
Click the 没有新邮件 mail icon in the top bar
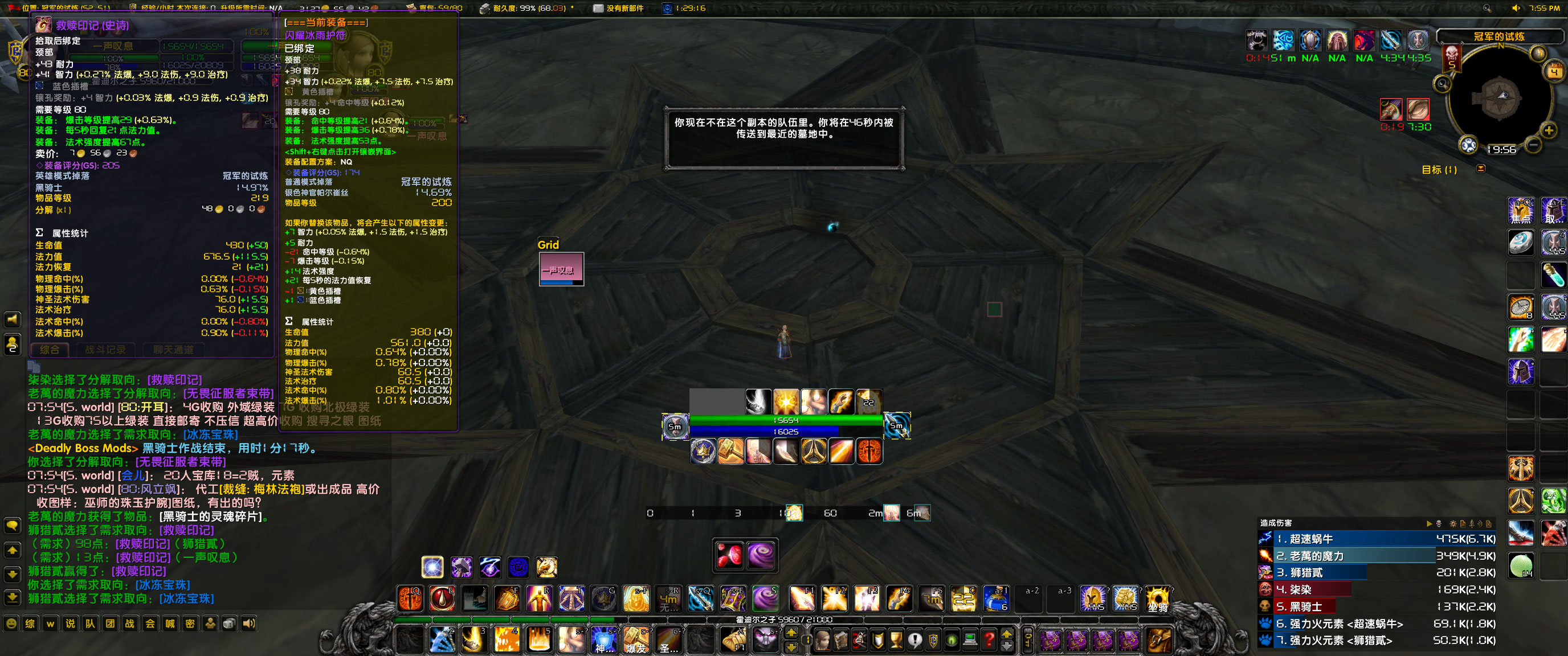click(x=597, y=9)
